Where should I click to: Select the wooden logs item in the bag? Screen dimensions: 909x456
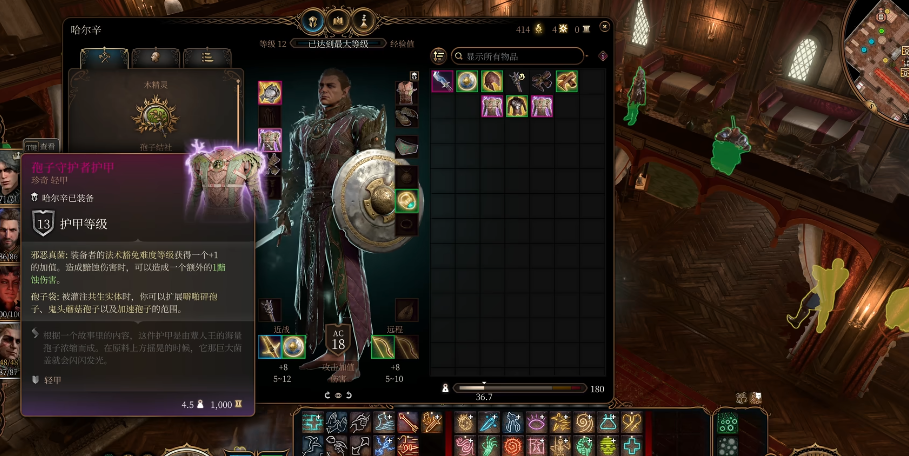pyautogui.click(x=567, y=81)
